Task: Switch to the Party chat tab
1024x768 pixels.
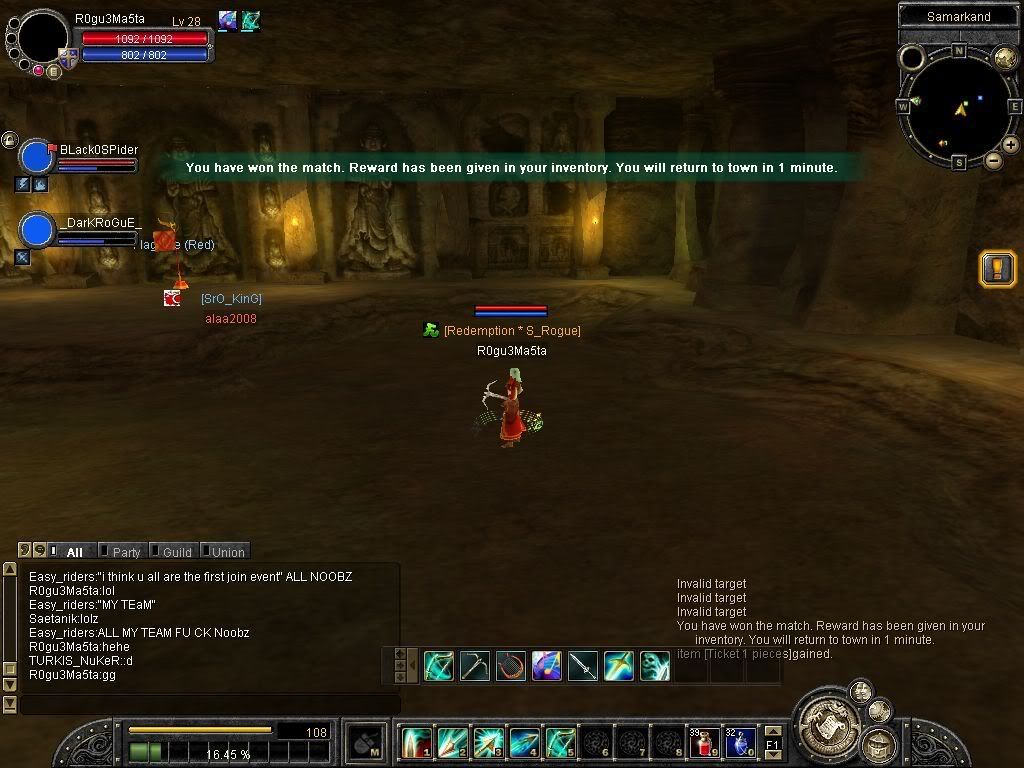Action: click(125, 552)
